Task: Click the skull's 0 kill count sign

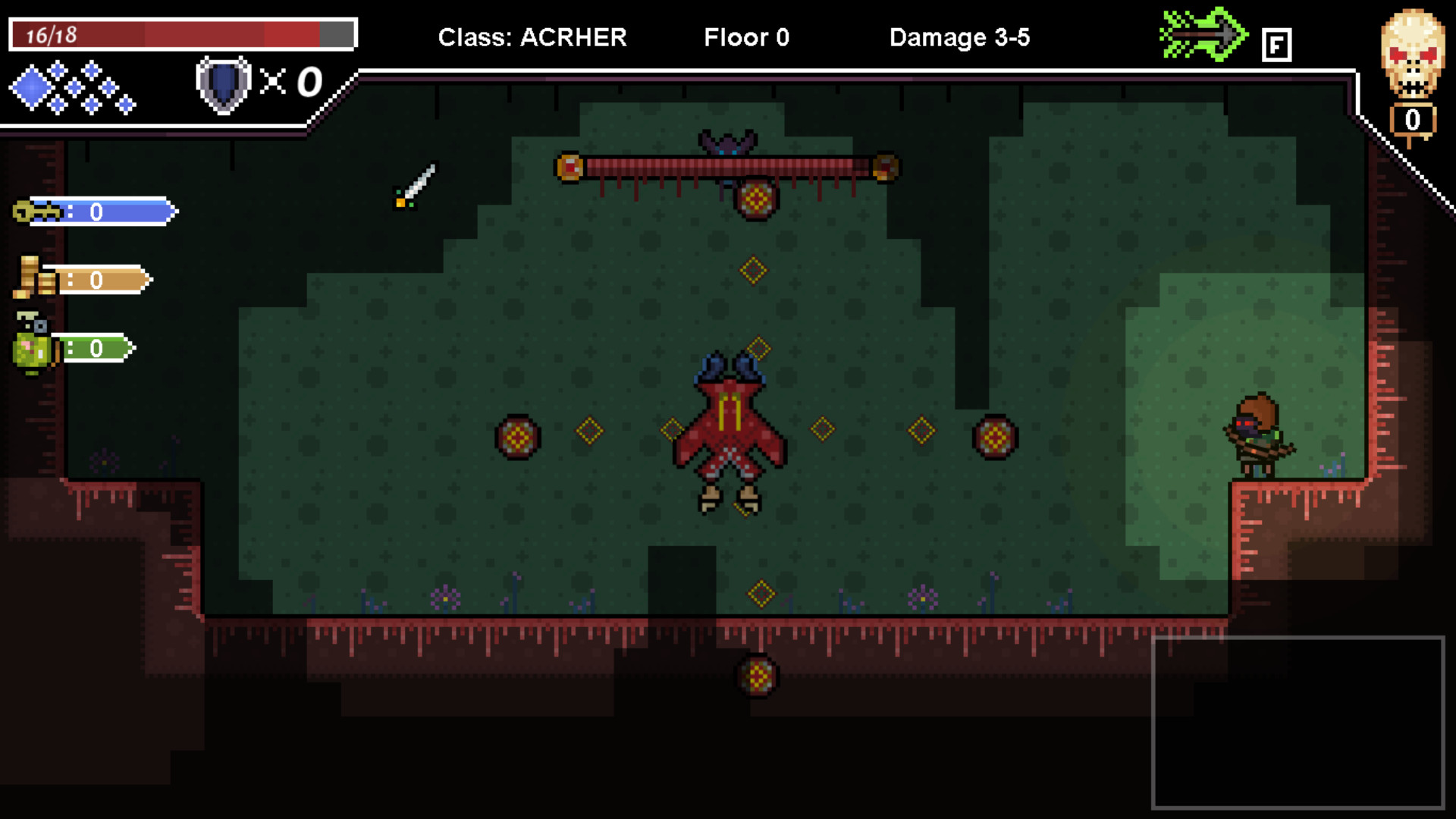Action: 1414,119
